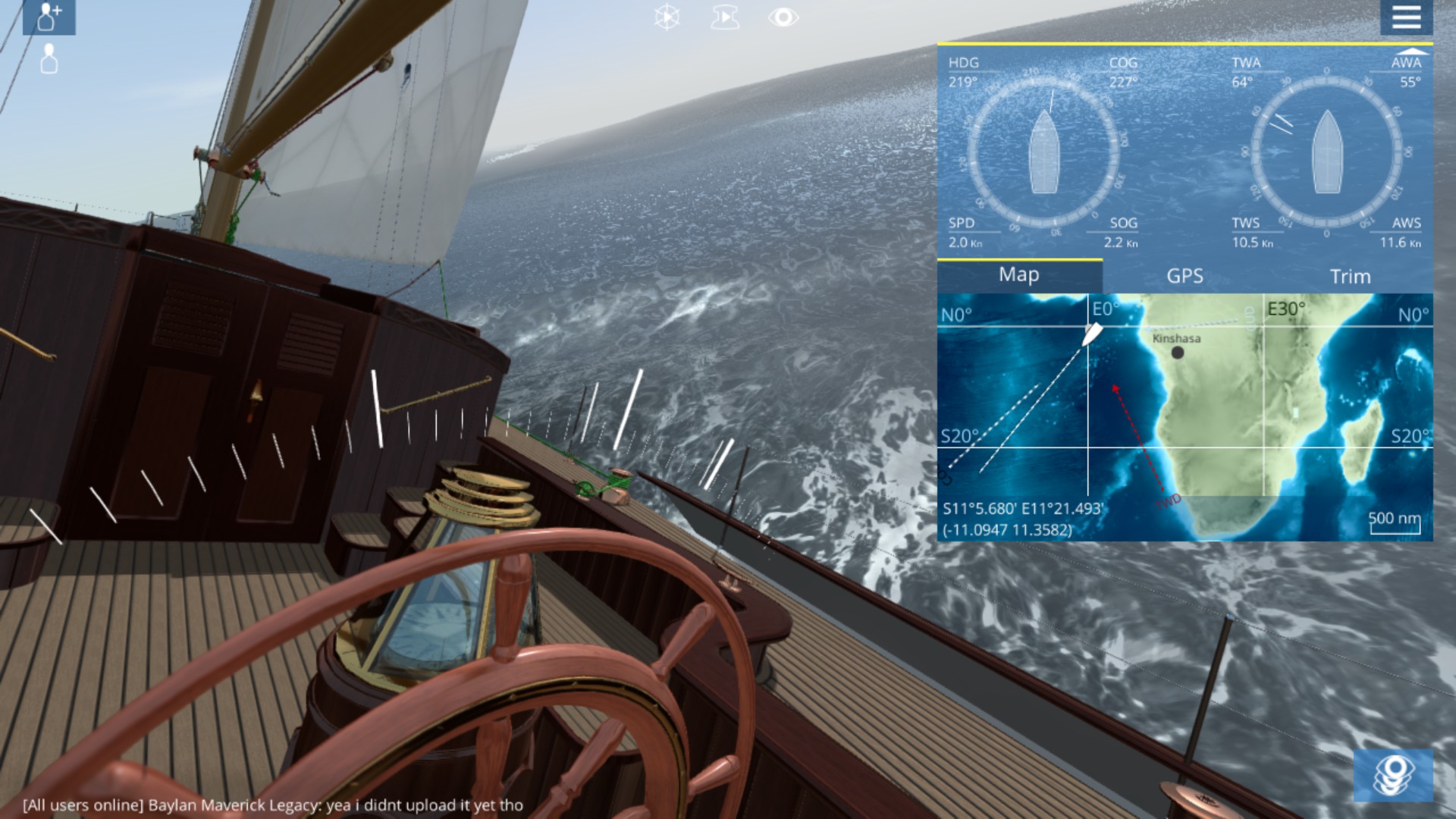
Task: Activate the ship's wheel autopilot icon
Action: pyautogui.click(x=667, y=17)
